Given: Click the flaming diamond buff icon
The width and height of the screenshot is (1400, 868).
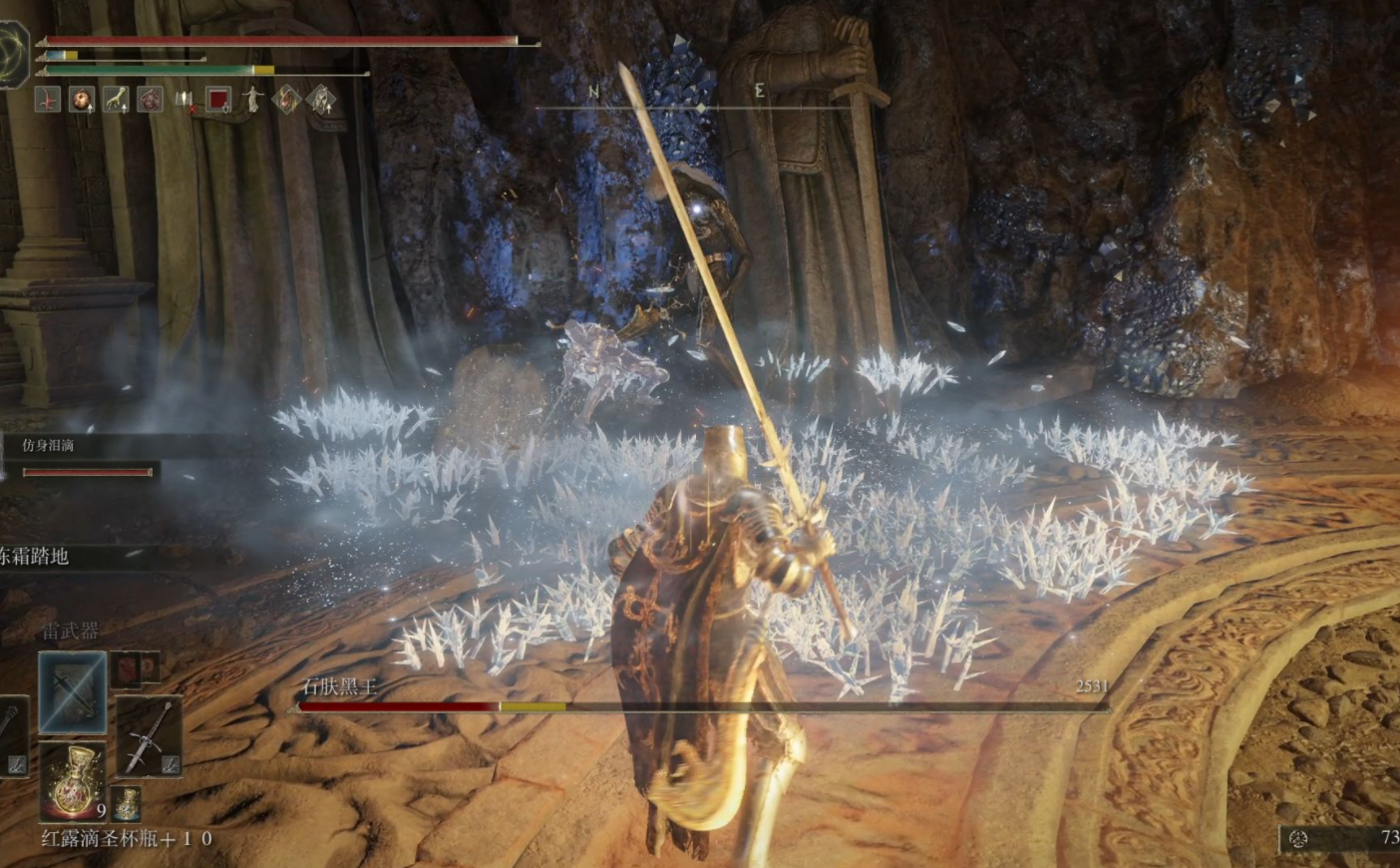Looking at the screenshot, I should 287,99.
